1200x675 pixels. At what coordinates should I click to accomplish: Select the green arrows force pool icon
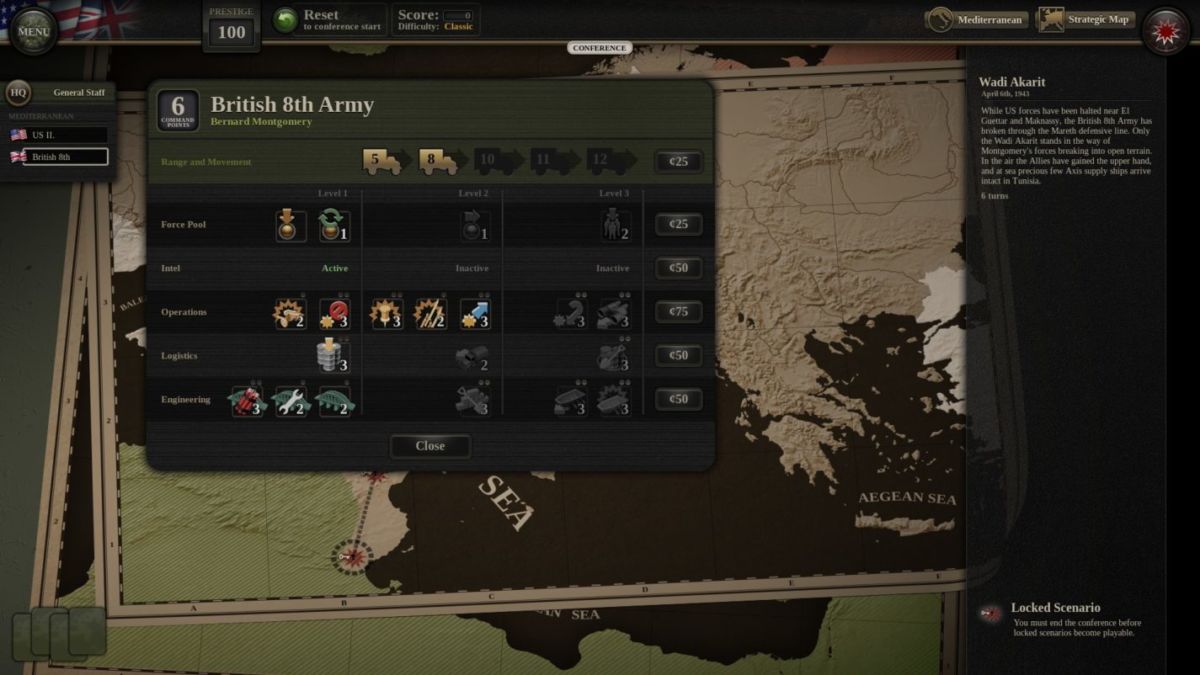click(334, 225)
